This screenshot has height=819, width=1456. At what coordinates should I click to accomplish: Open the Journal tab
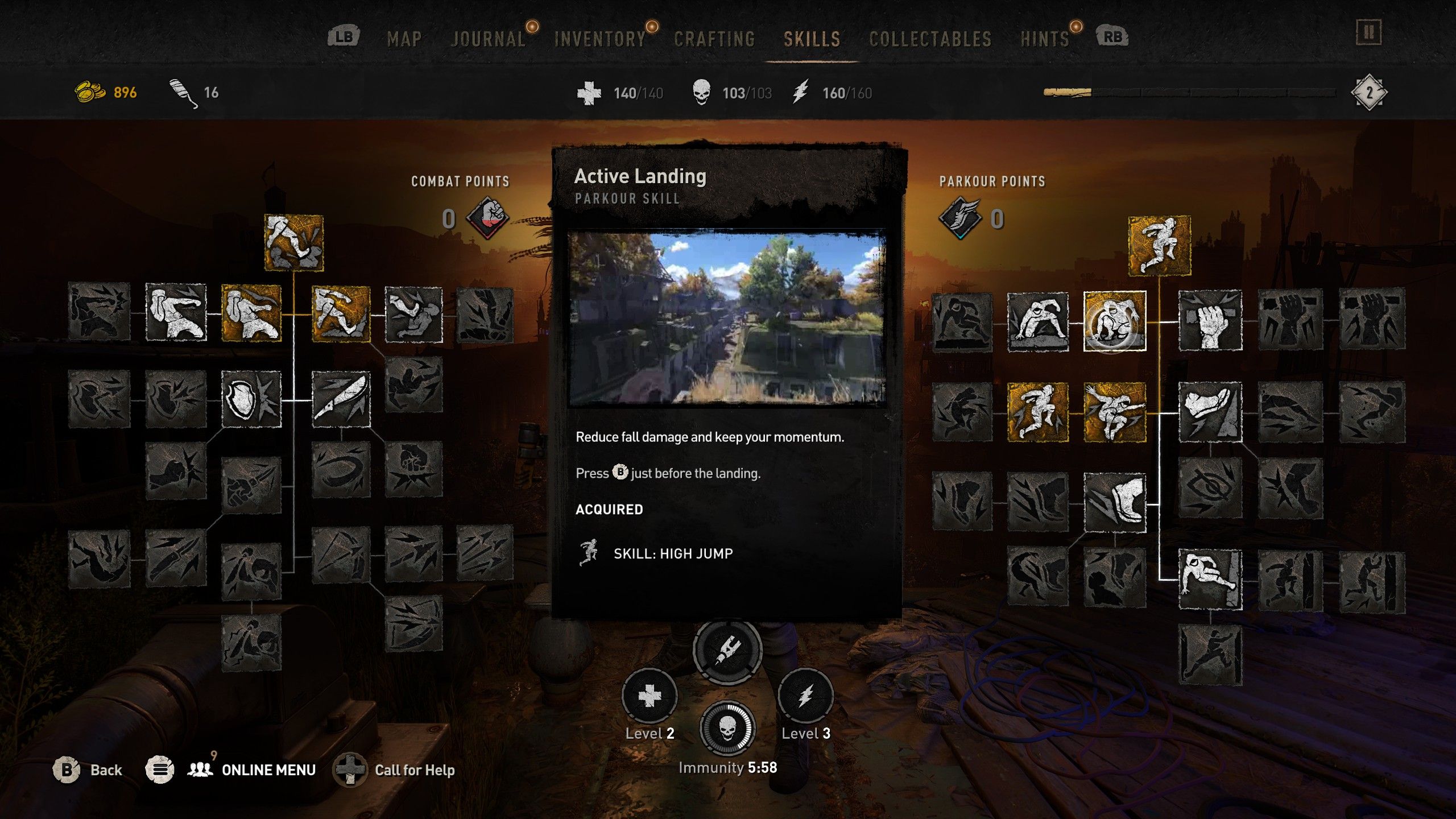(x=488, y=39)
